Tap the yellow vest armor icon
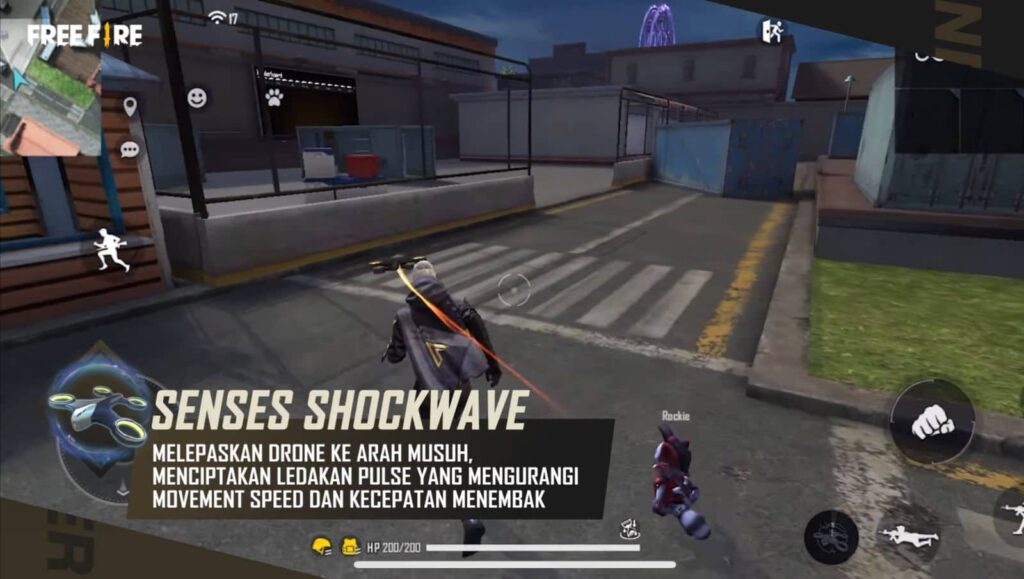The height and width of the screenshot is (579, 1024). coord(351,546)
